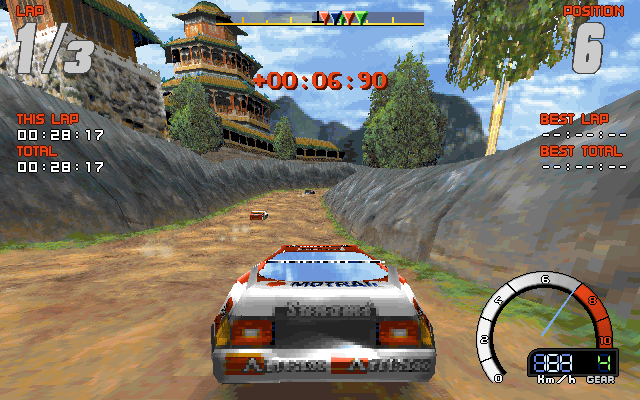Click the race progress bar with car markers
Image resolution: width=640 pixels, height=400 pixels.
[x=324, y=18]
